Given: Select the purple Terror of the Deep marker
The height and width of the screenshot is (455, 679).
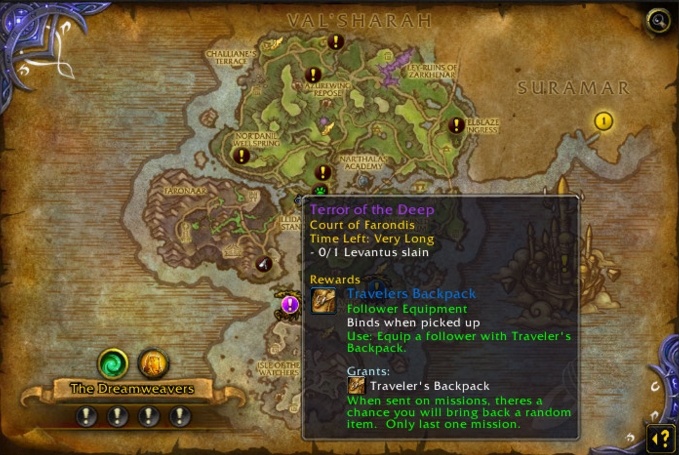Looking at the screenshot, I should [x=290, y=304].
